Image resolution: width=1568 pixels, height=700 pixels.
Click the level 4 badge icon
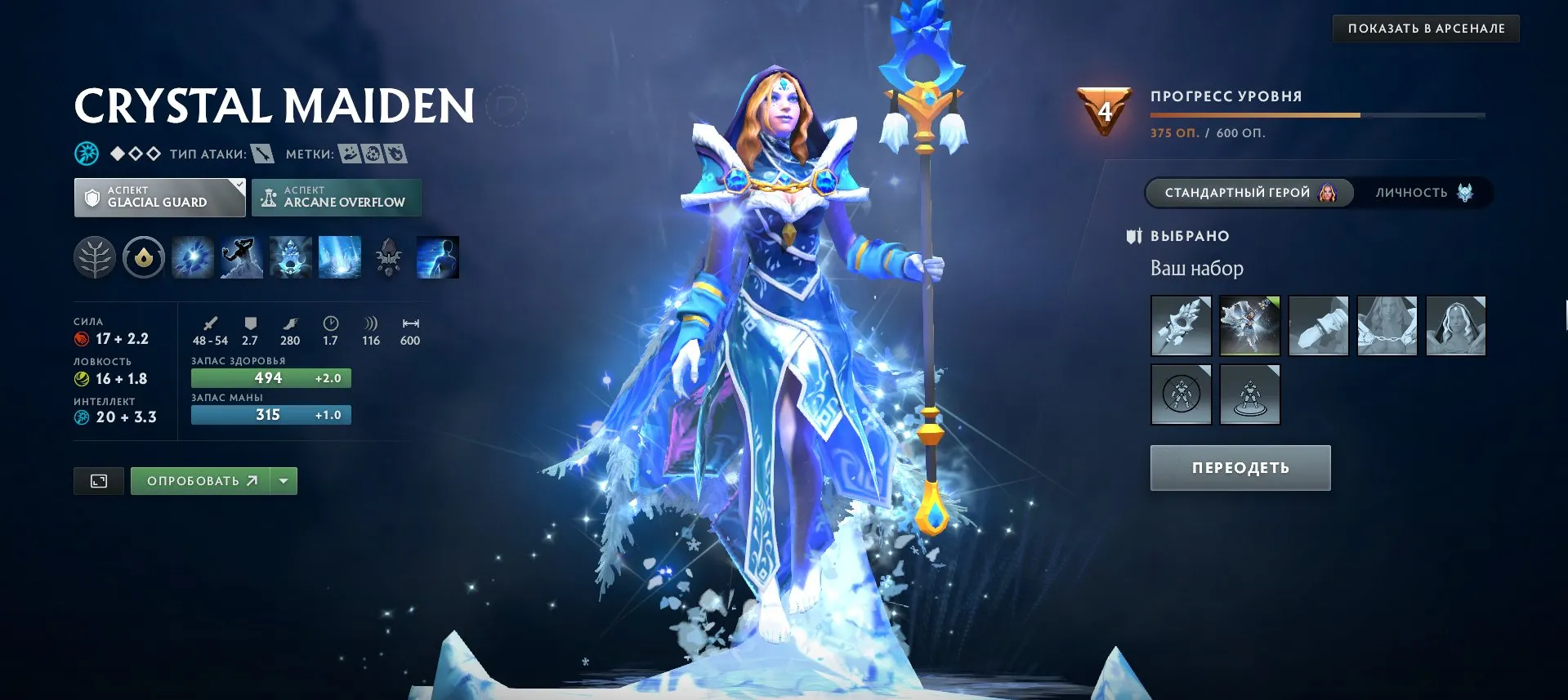click(1105, 109)
